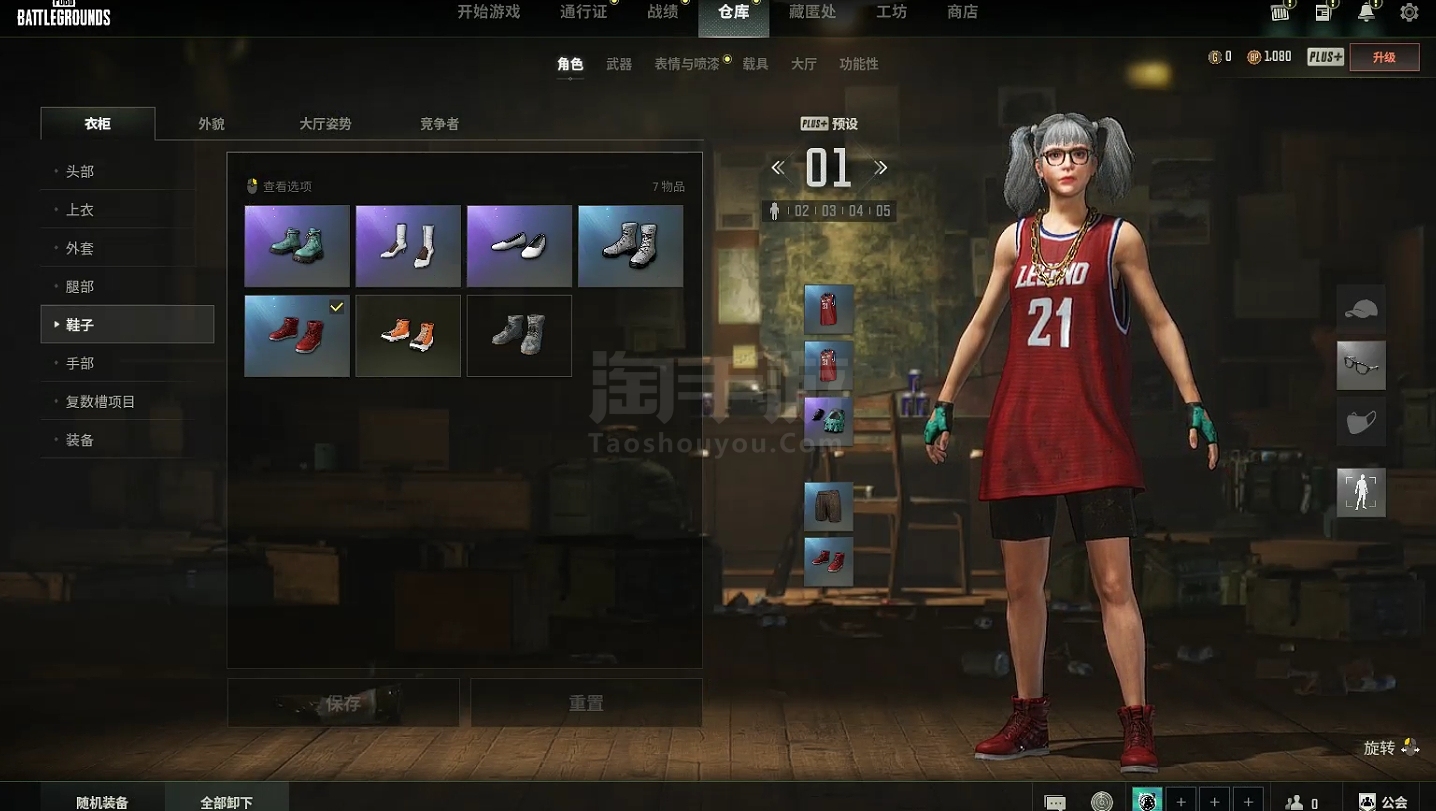Viewport: 1436px width, 811px height.
Task: Select the glasses equipment slot
Action: tap(1361, 365)
